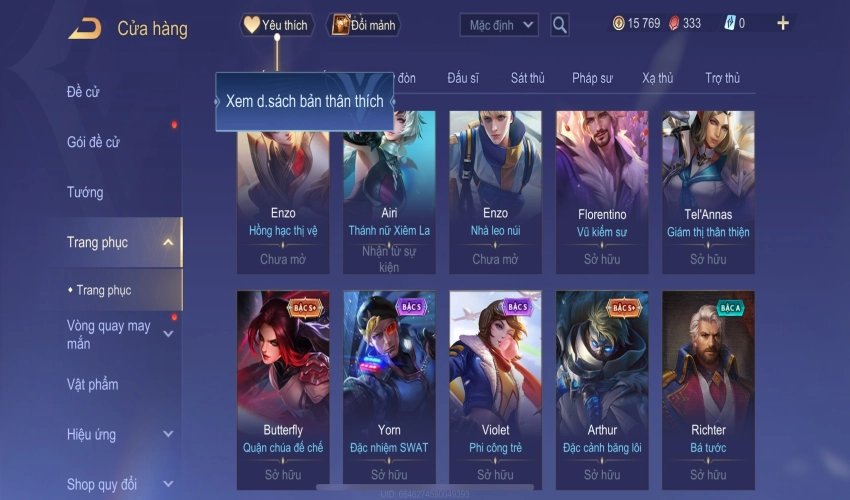Image resolution: width=850 pixels, height=500 pixels.
Task: Open the Mặc định sort dropdown
Action: point(499,25)
